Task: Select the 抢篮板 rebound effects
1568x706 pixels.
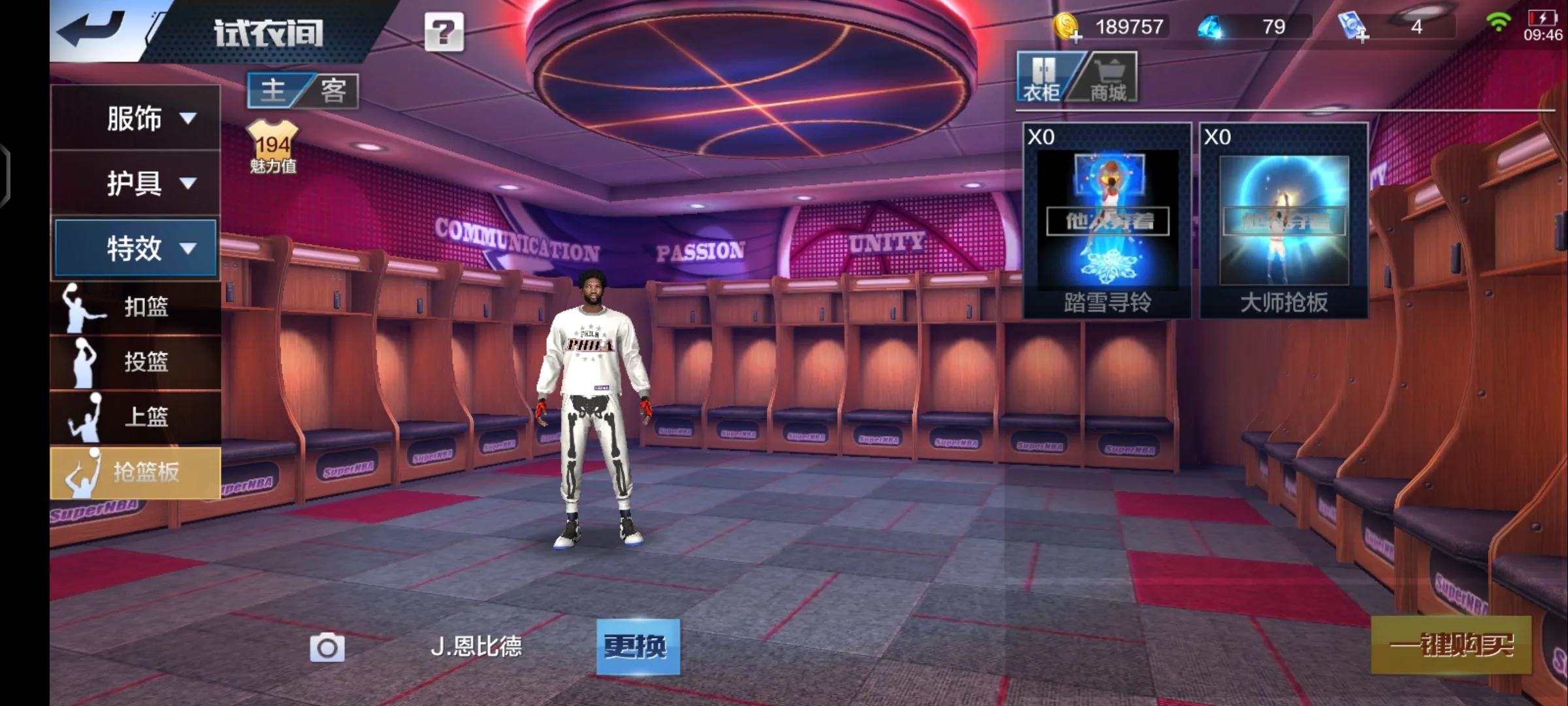Action: click(x=136, y=472)
